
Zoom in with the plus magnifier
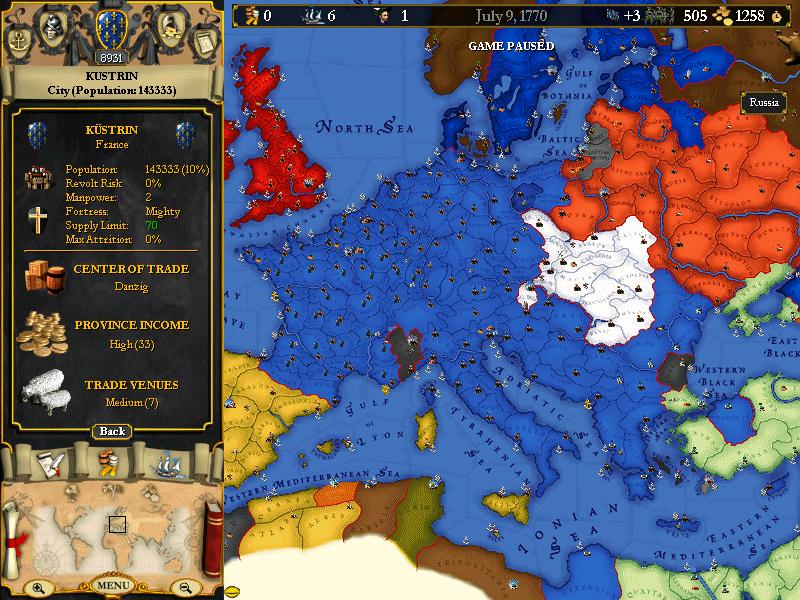(x=38, y=588)
